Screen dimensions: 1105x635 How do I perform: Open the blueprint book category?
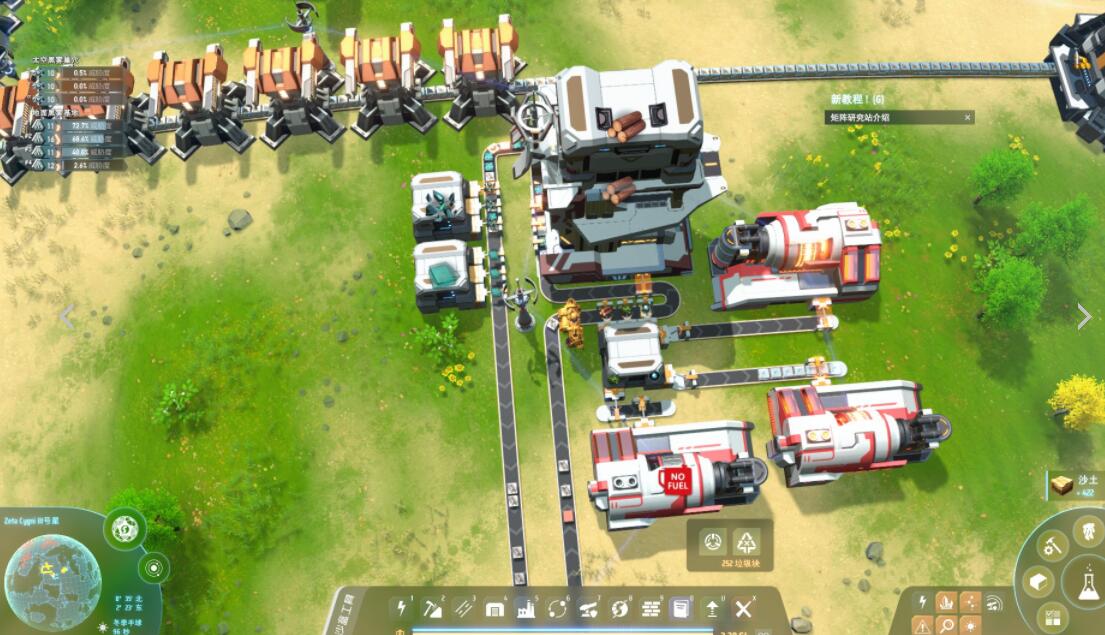coord(681,608)
